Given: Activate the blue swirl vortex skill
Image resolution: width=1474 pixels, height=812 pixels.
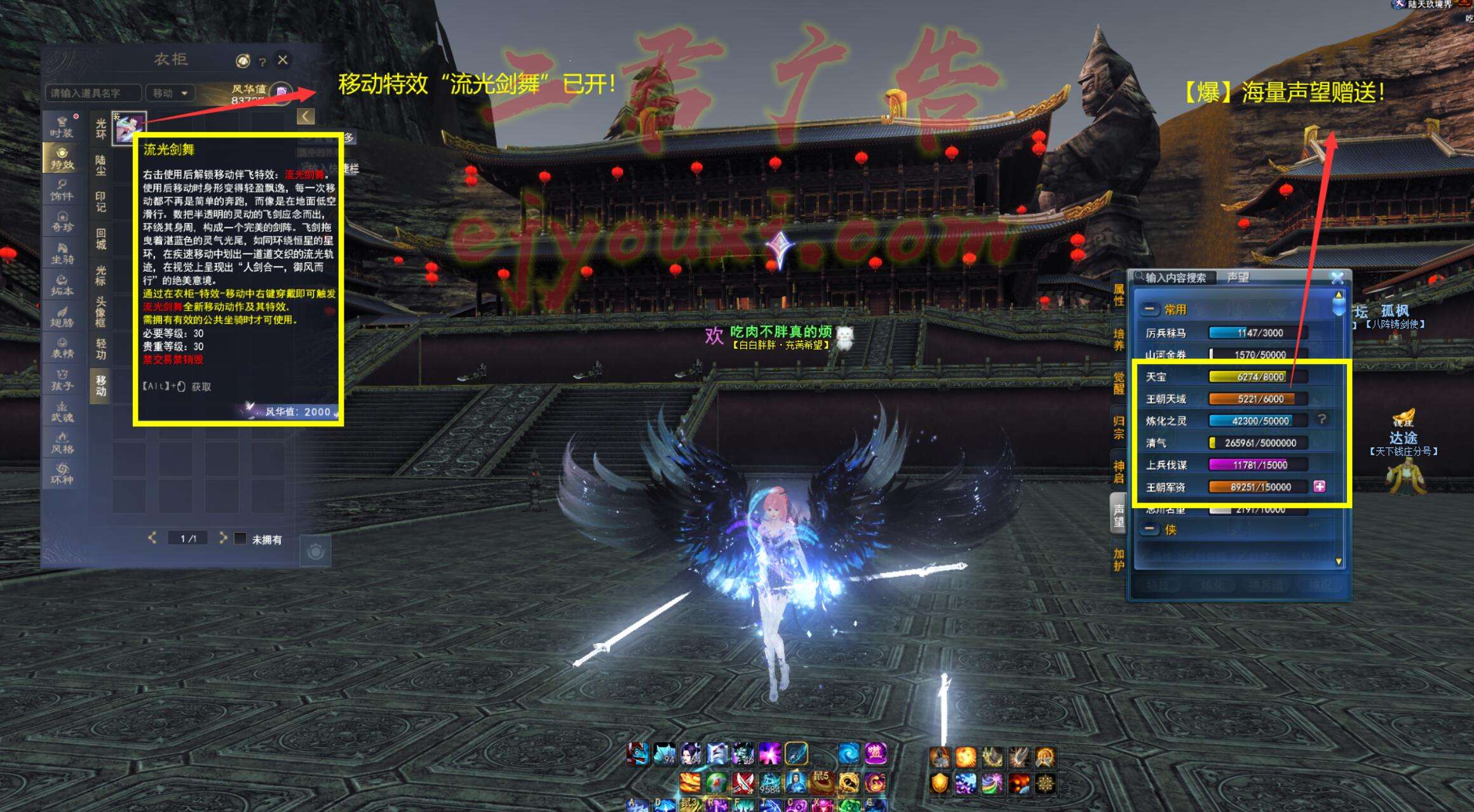Looking at the screenshot, I should pyautogui.click(x=848, y=754).
